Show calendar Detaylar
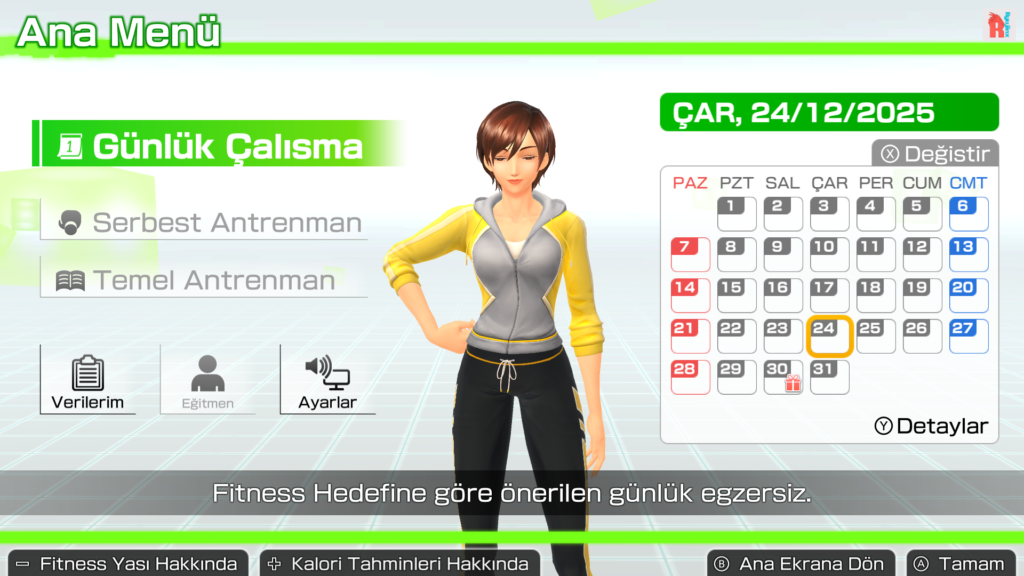The image size is (1024, 576). pyautogui.click(x=932, y=426)
